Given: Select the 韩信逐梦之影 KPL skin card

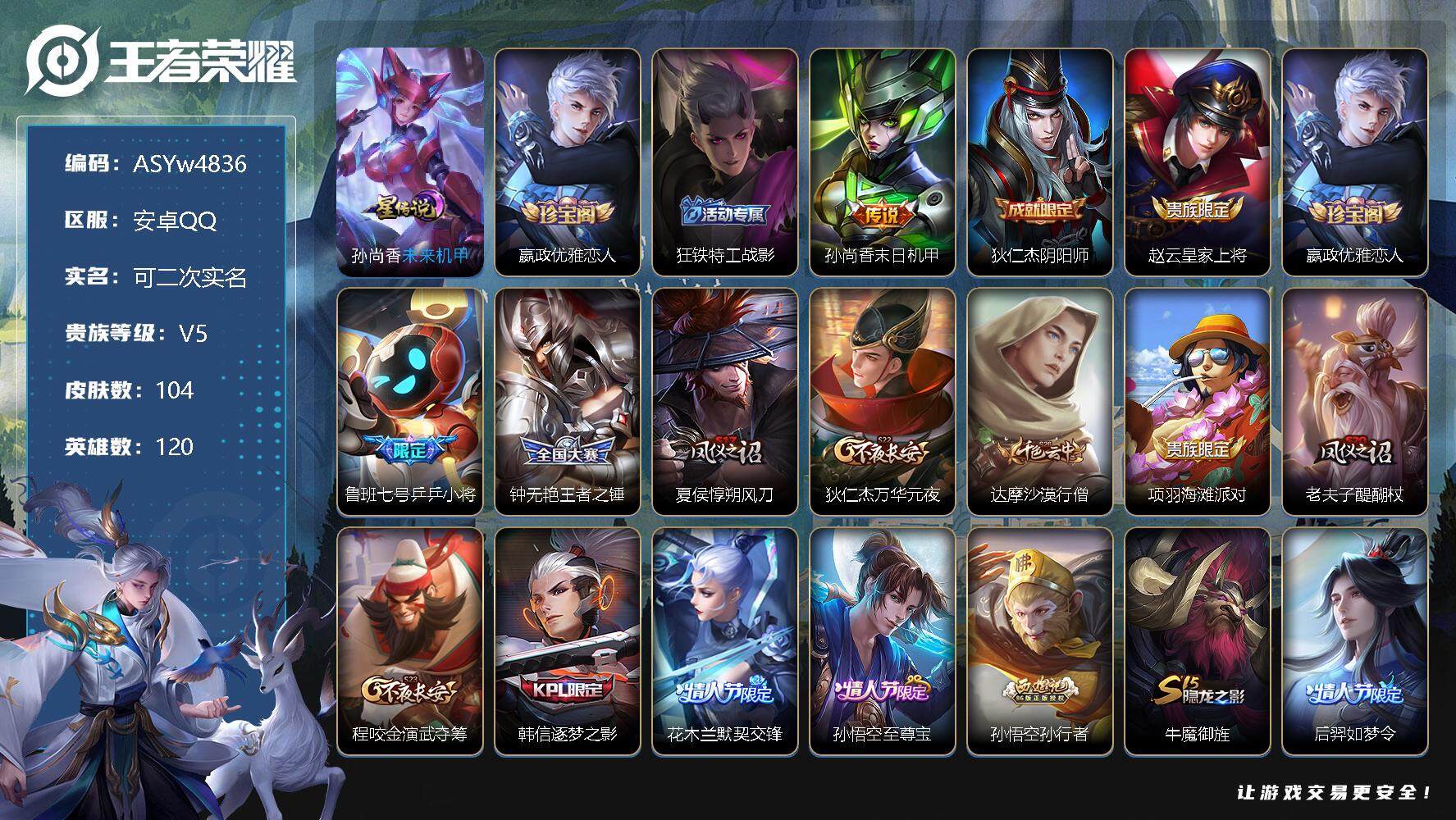Looking at the screenshot, I should point(568,640).
